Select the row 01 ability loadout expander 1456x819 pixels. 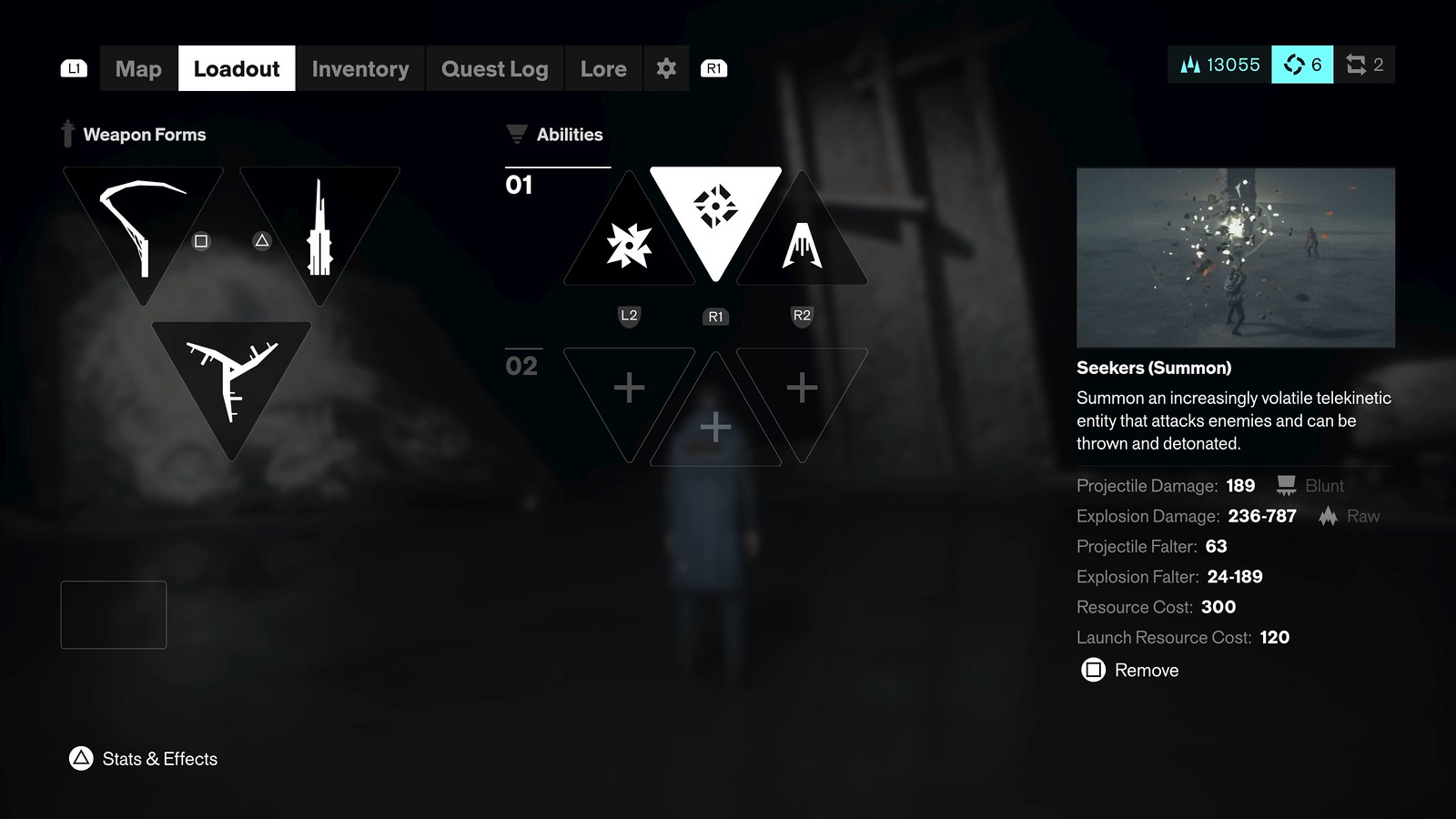519,186
